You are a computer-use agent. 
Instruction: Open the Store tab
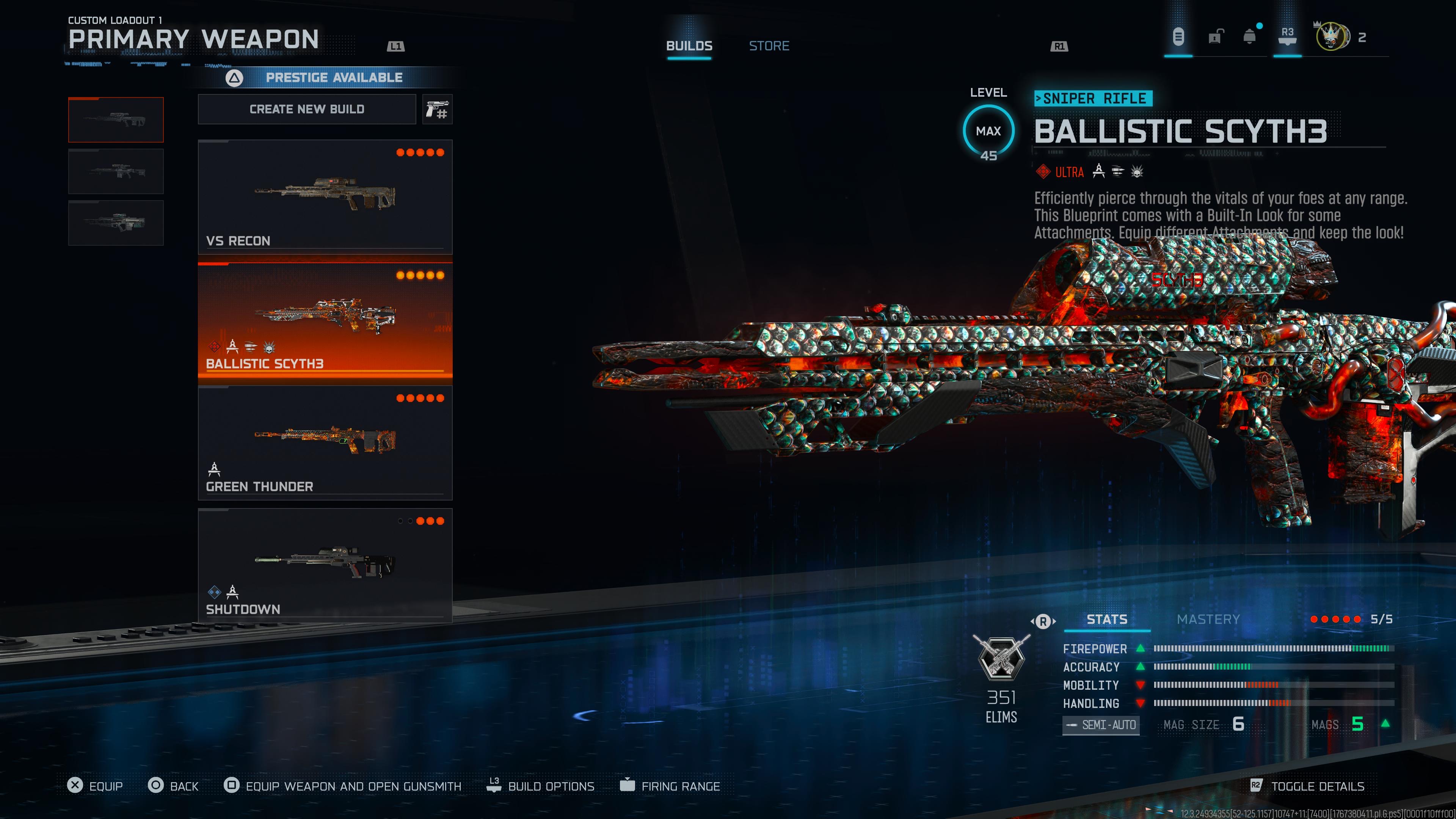[x=769, y=46]
